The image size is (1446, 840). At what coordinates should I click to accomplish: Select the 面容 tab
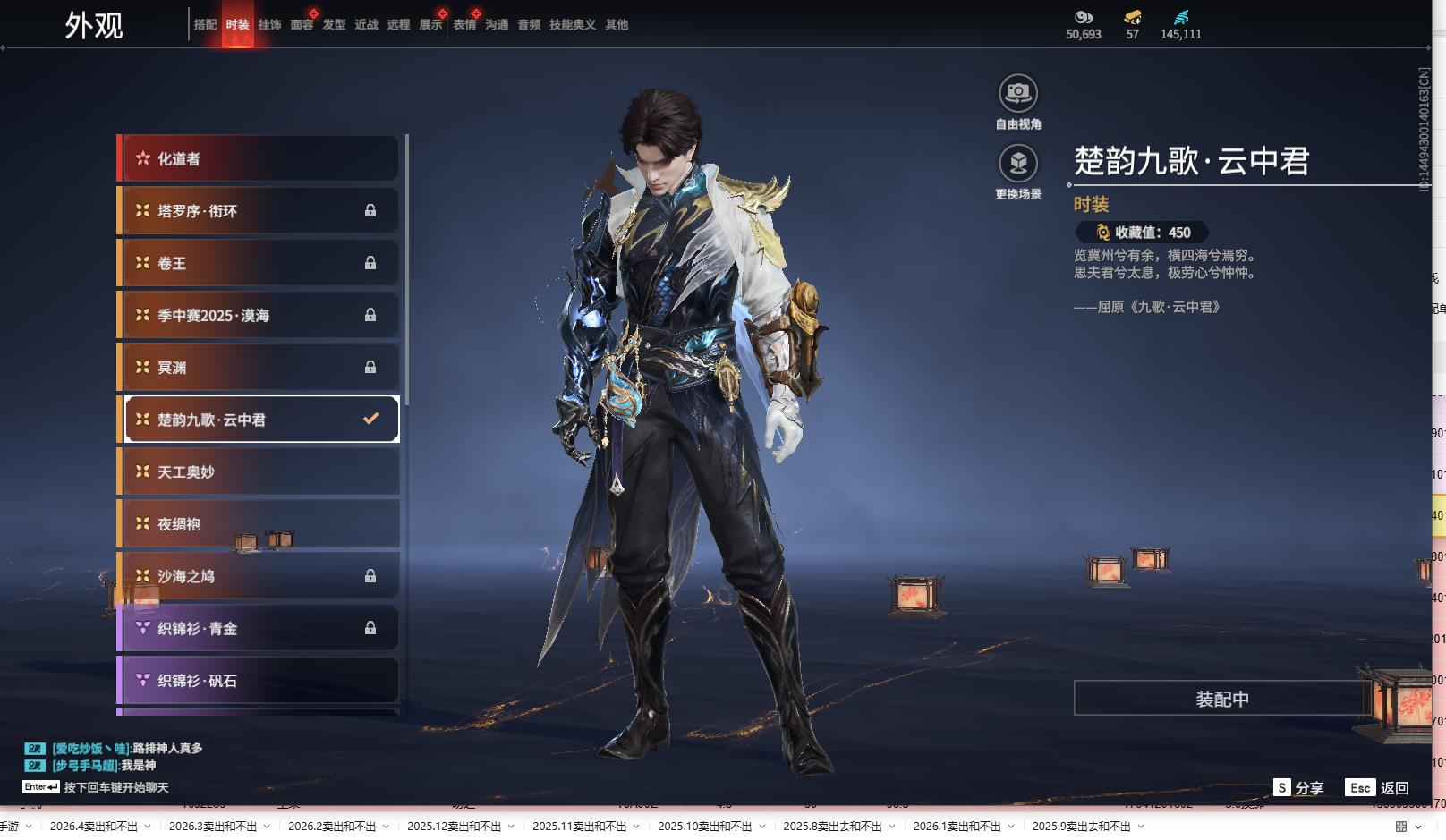pos(302,25)
